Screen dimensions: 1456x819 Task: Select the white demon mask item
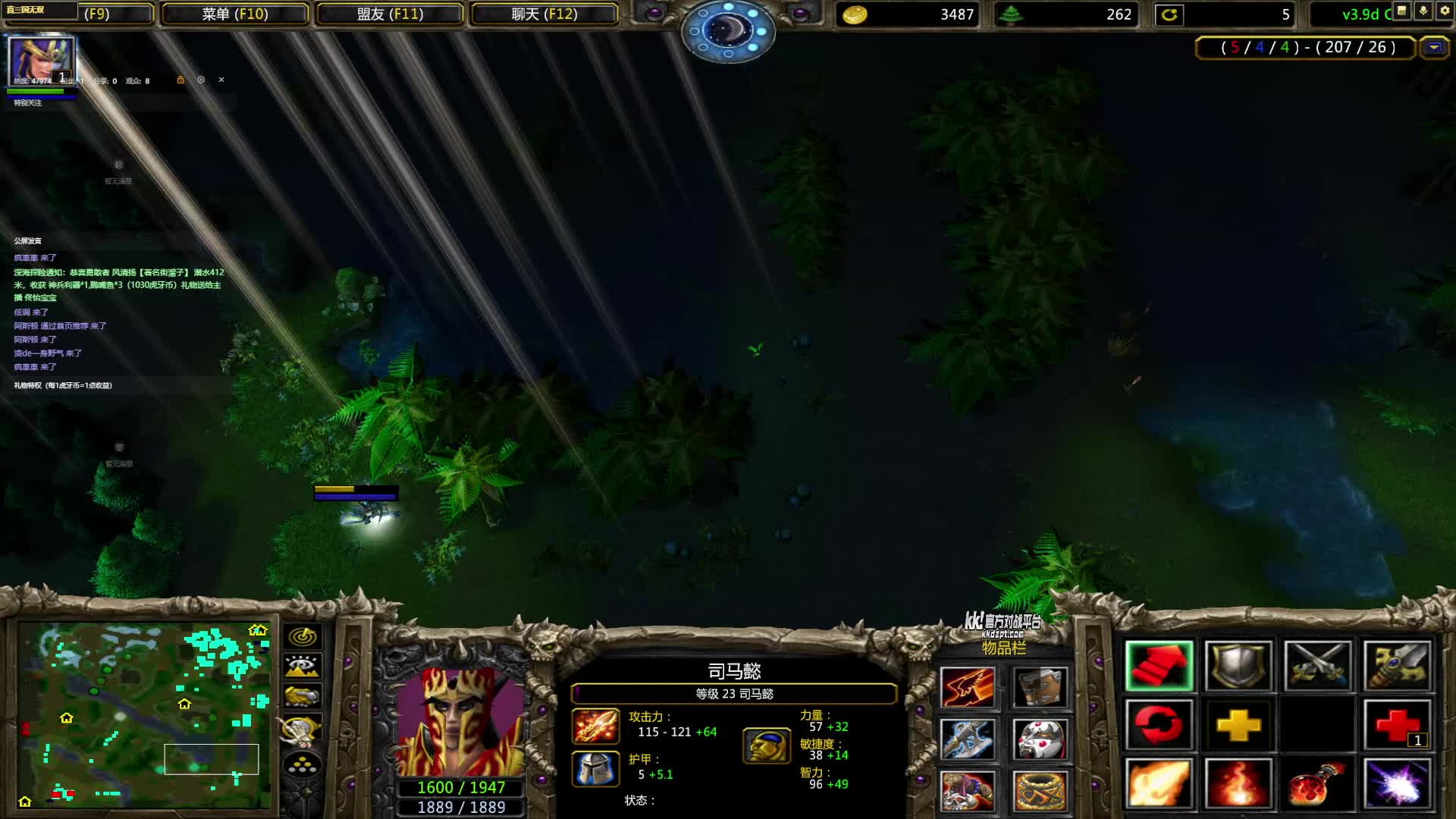click(x=1040, y=739)
